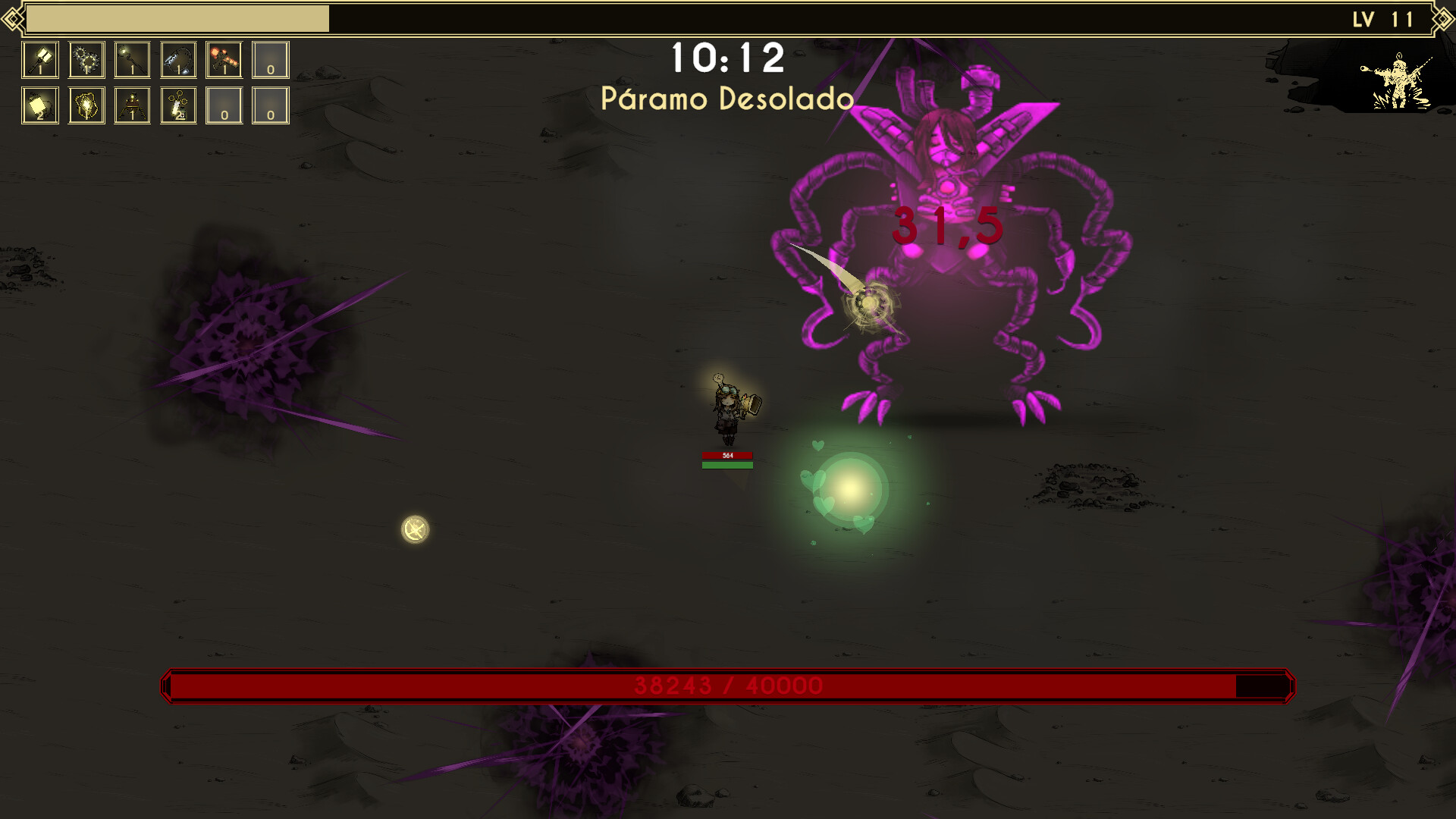Select the spiked gear weapon icon
This screenshot has height=819, width=1456.
tap(87, 60)
